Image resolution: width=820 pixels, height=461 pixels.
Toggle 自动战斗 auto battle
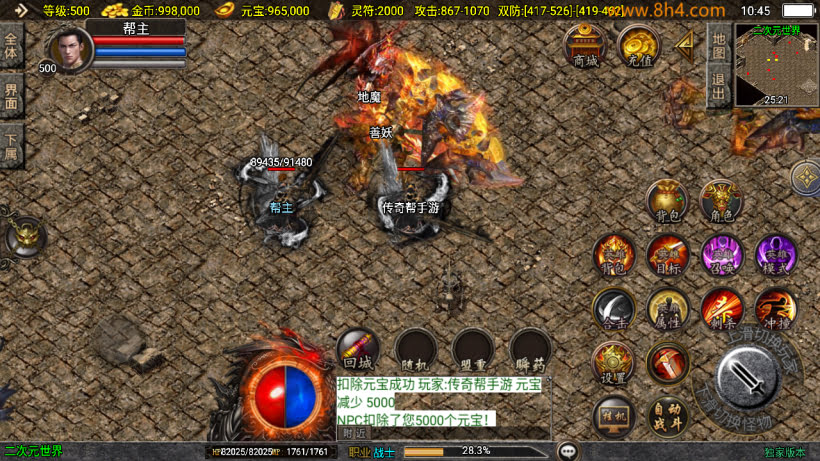pos(667,415)
